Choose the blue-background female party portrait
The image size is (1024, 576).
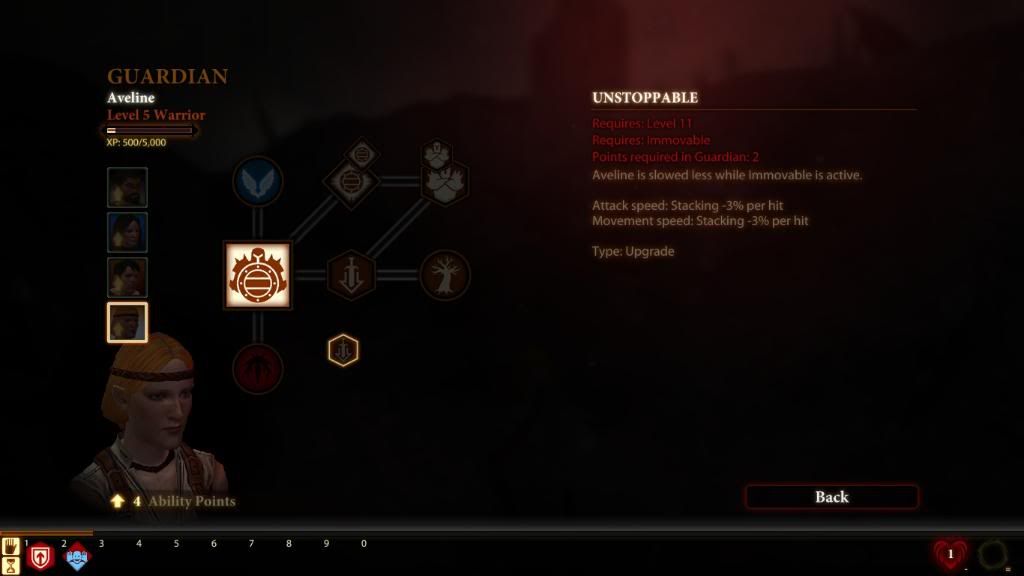127,232
